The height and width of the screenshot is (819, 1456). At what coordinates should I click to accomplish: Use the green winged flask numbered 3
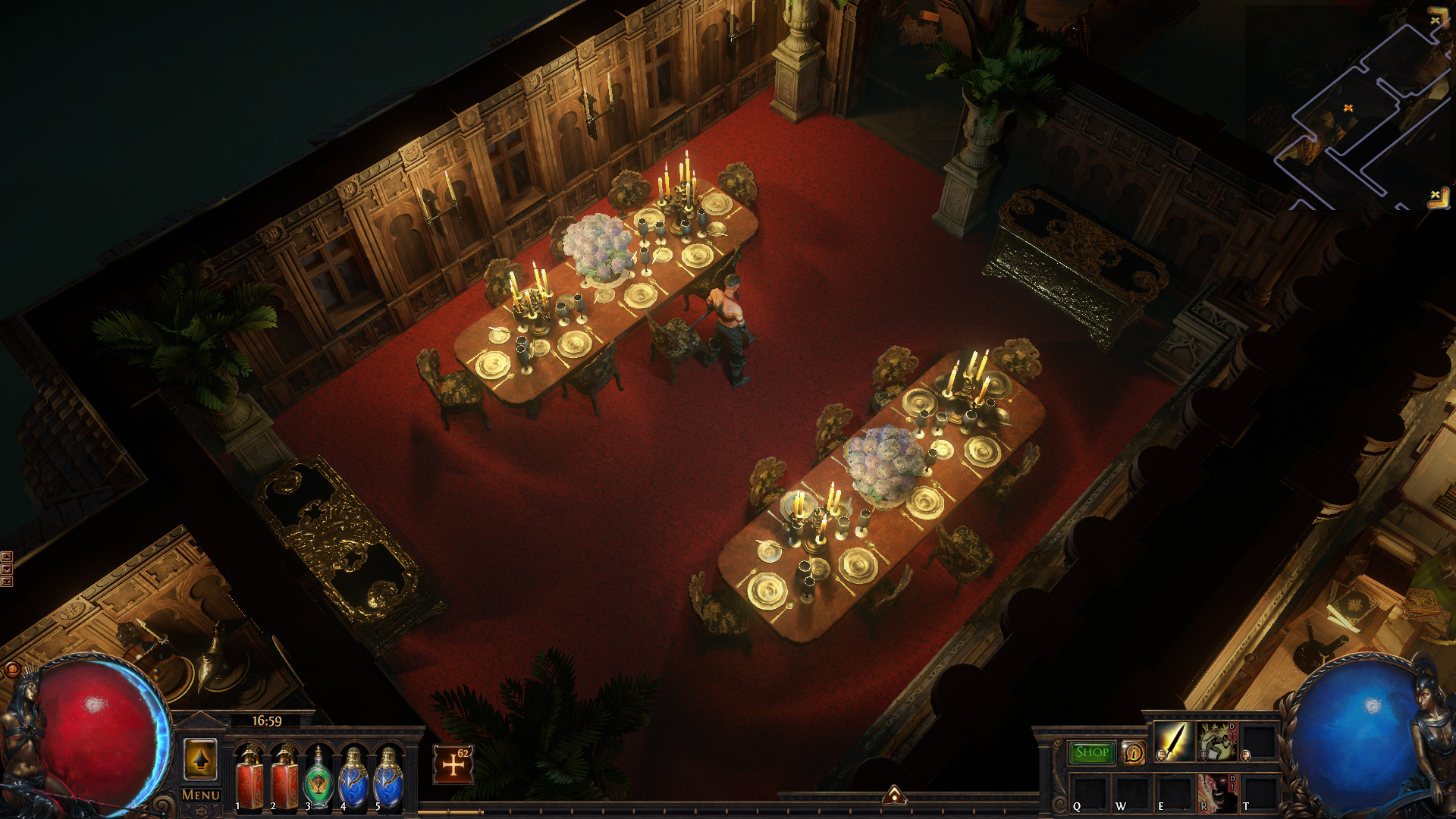coord(318,778)
